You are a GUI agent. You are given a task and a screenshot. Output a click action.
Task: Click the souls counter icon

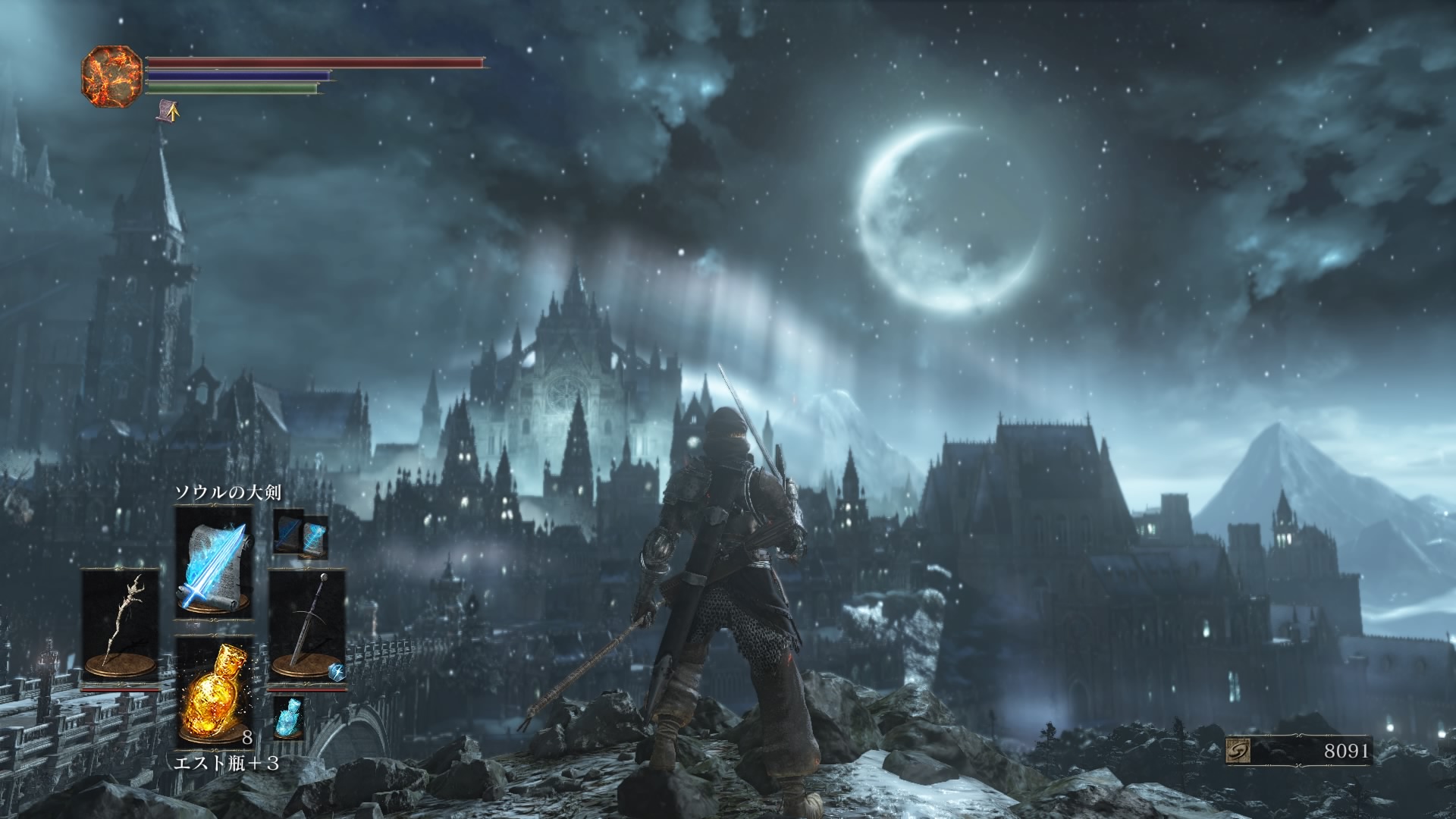point(1238,751)
